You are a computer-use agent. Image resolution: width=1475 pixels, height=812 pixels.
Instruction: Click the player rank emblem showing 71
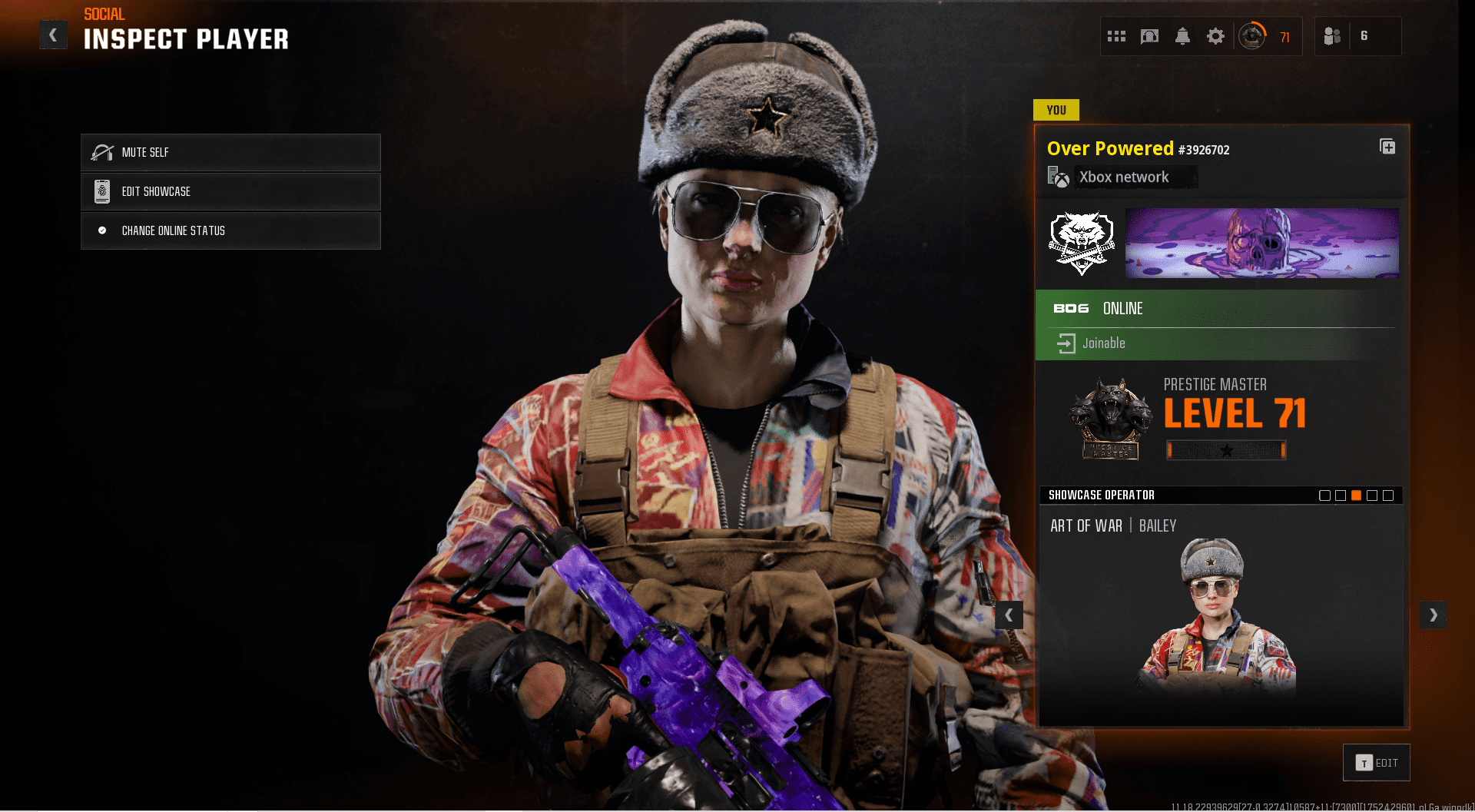1252,35
